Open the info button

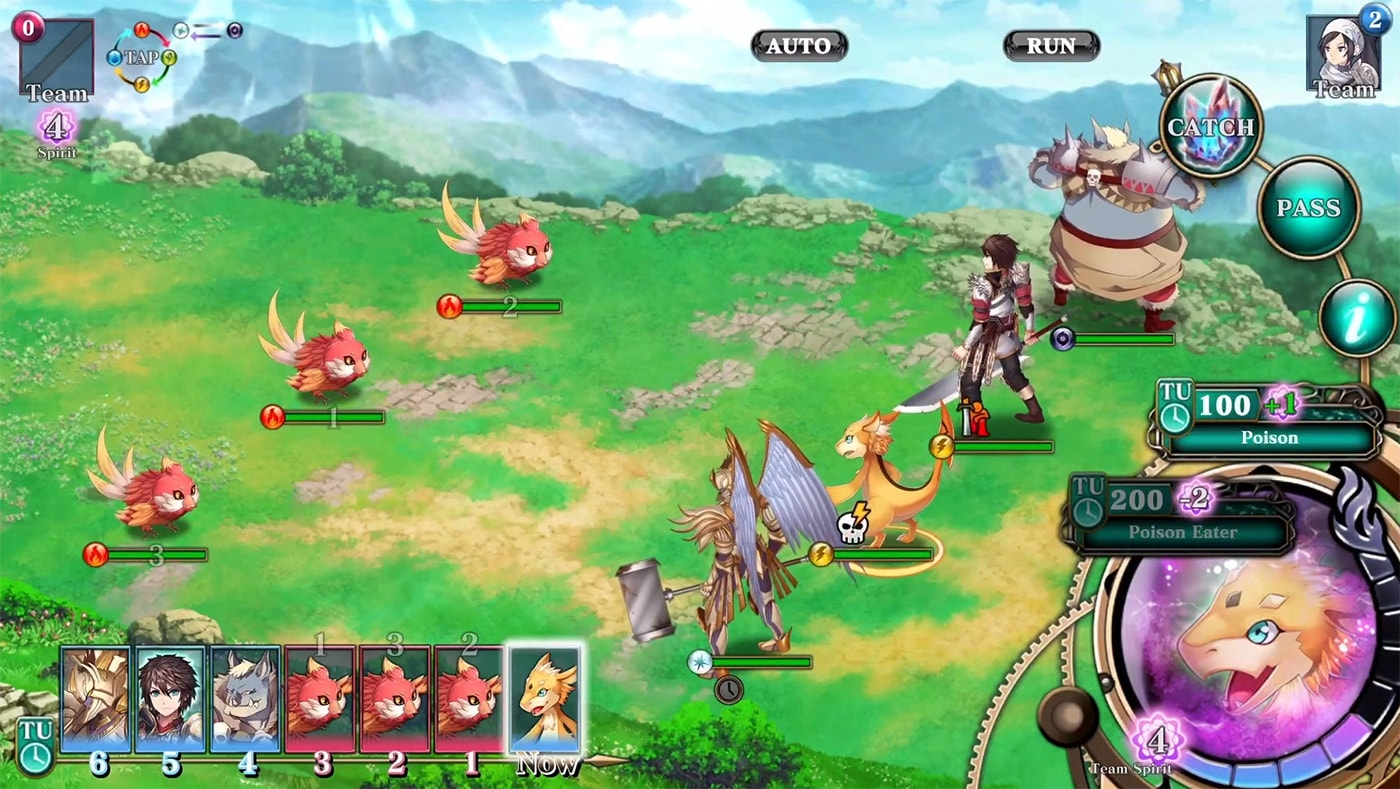1356,319
